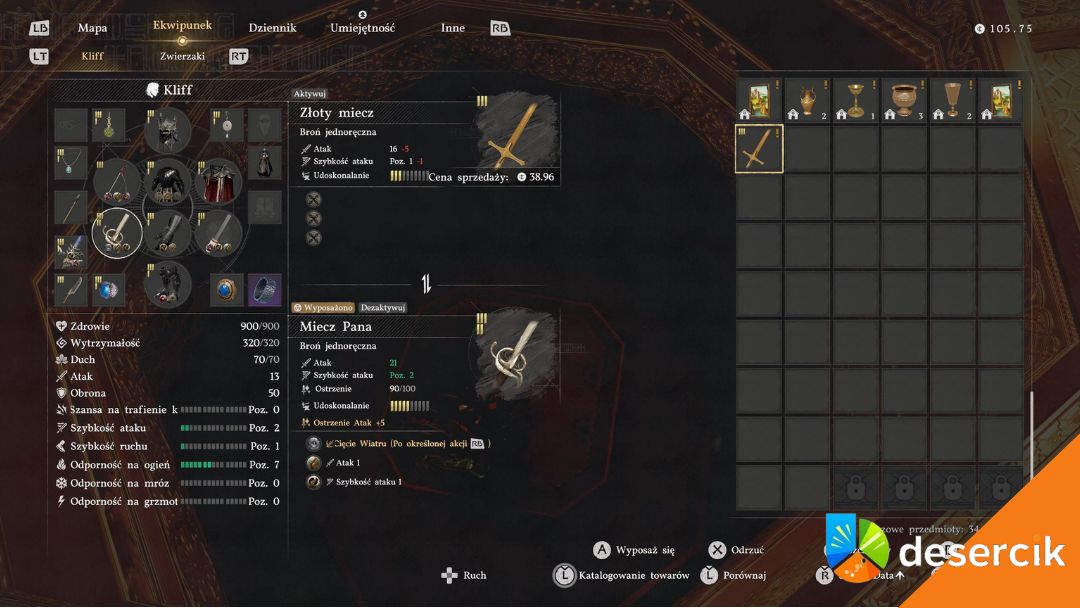Select the equipped boots slot
The height and width of the screenshot is (608, 1080).
point(167,284)
